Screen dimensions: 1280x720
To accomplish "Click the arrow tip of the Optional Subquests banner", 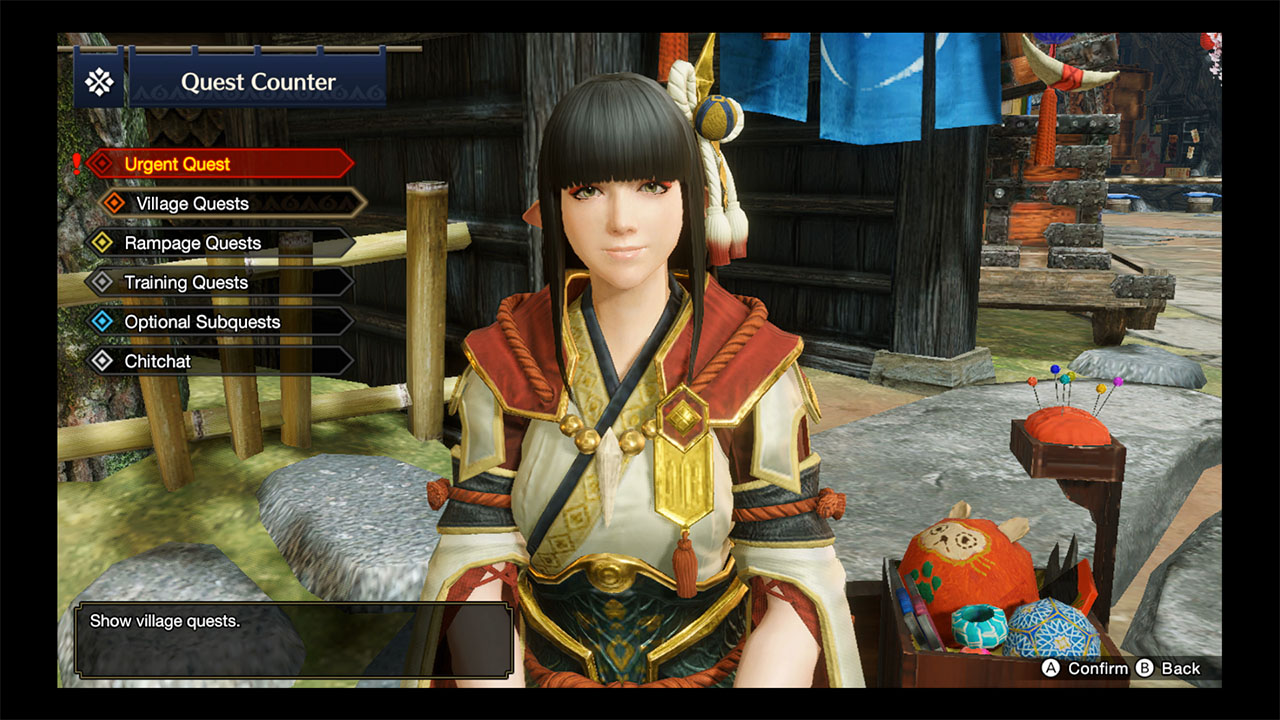I will [x=352, y=321].
